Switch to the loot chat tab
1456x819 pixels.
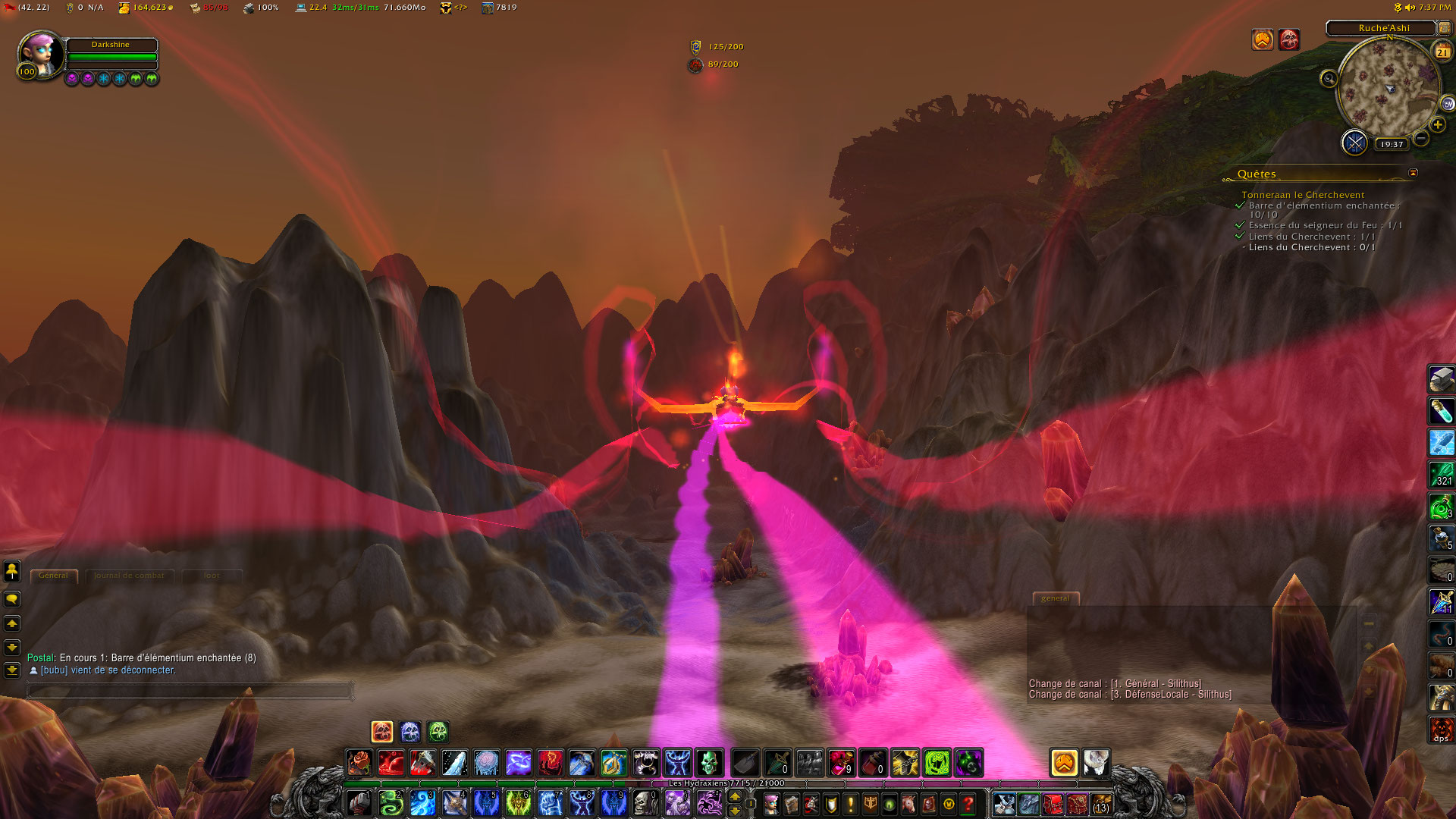(212, 576)
